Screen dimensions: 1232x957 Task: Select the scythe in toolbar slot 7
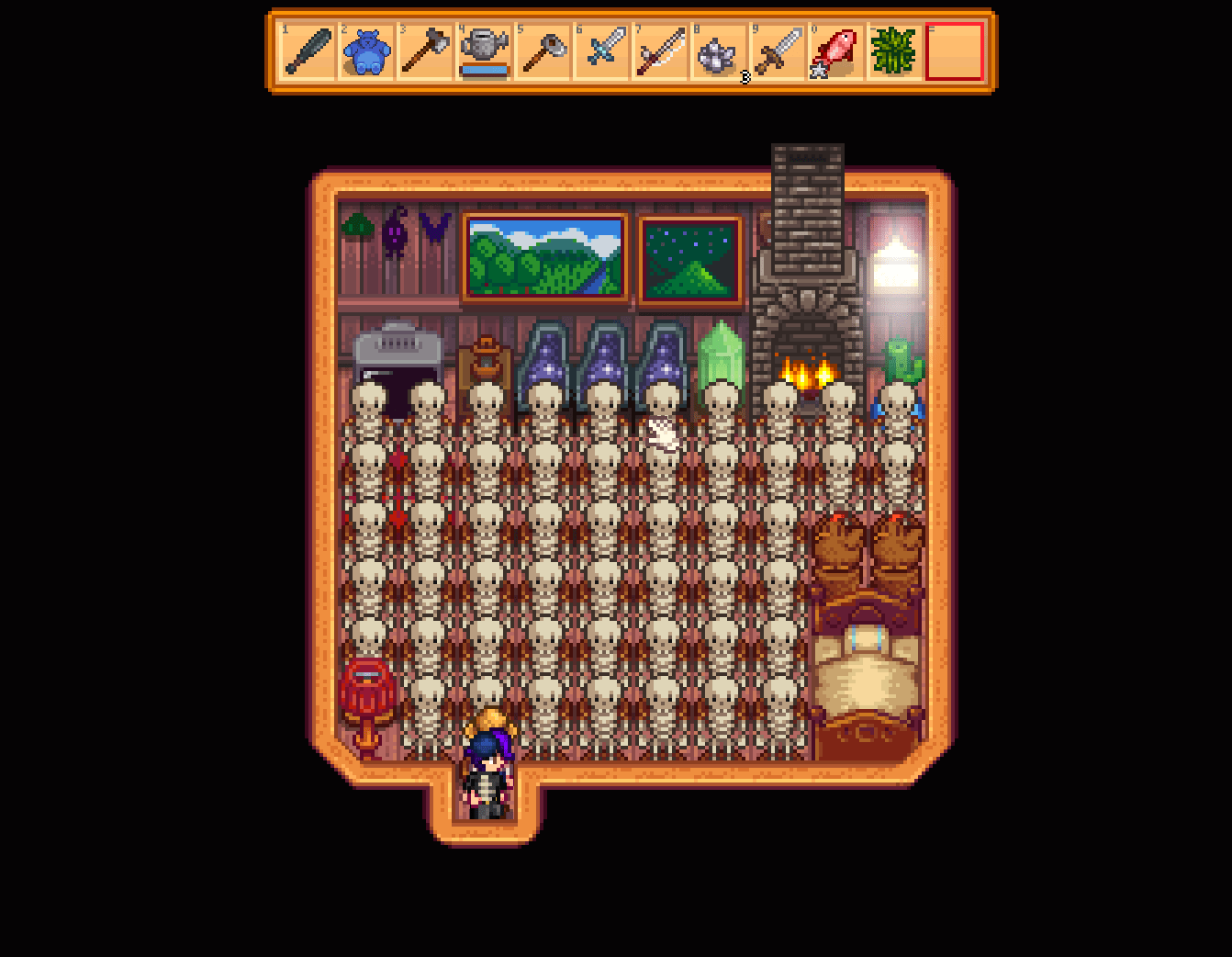660,52
